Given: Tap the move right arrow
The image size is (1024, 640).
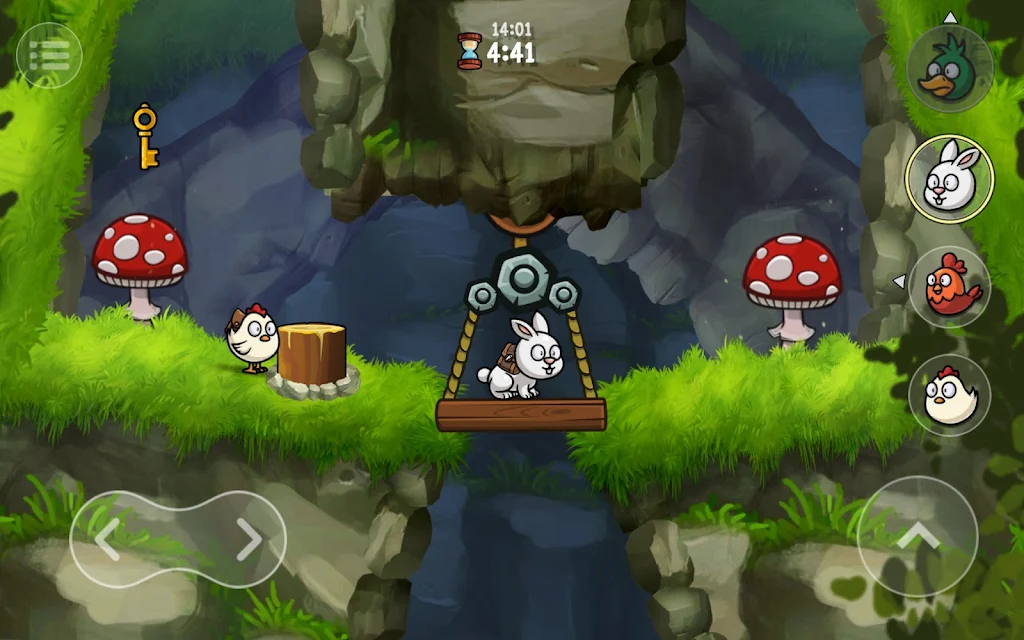Looking at the screenshot, I should (248, 540).
